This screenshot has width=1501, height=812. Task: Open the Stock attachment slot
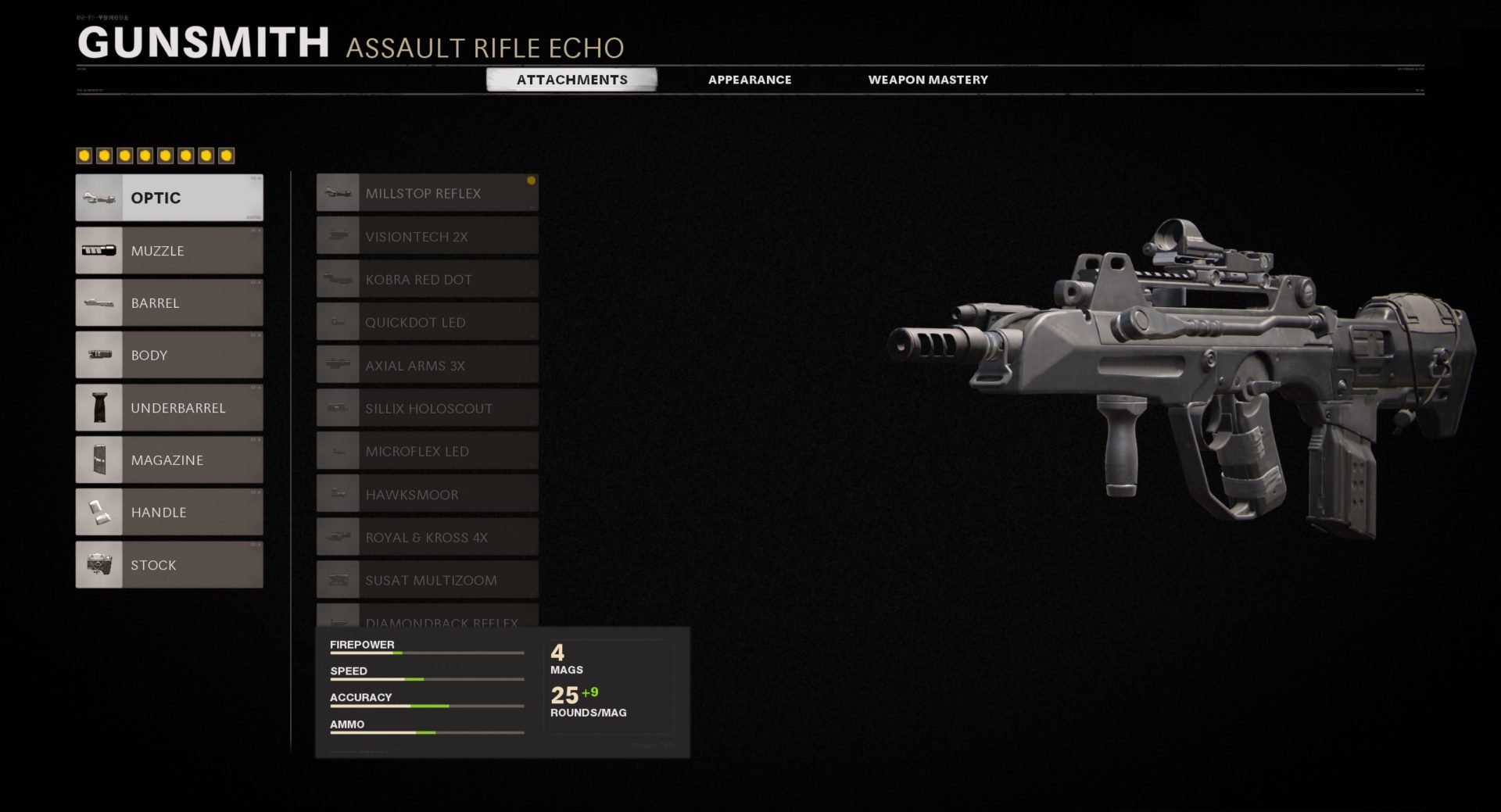(x=170, y=565)
